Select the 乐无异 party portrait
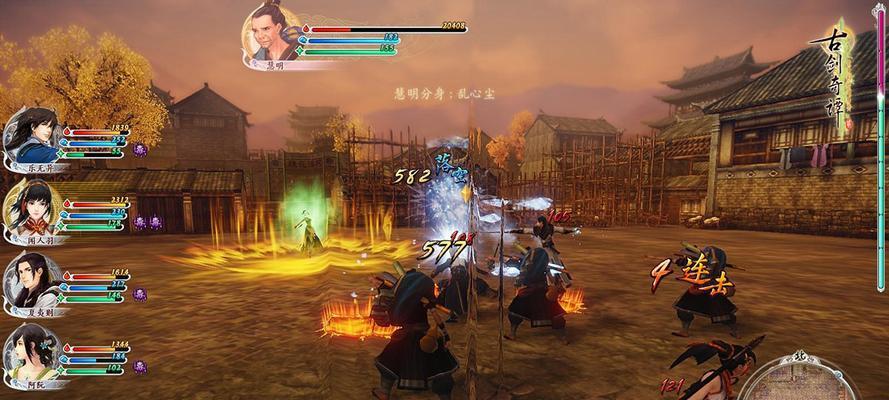Image resolution: width=889 pixels, height=400 pixels. point(30,136)
